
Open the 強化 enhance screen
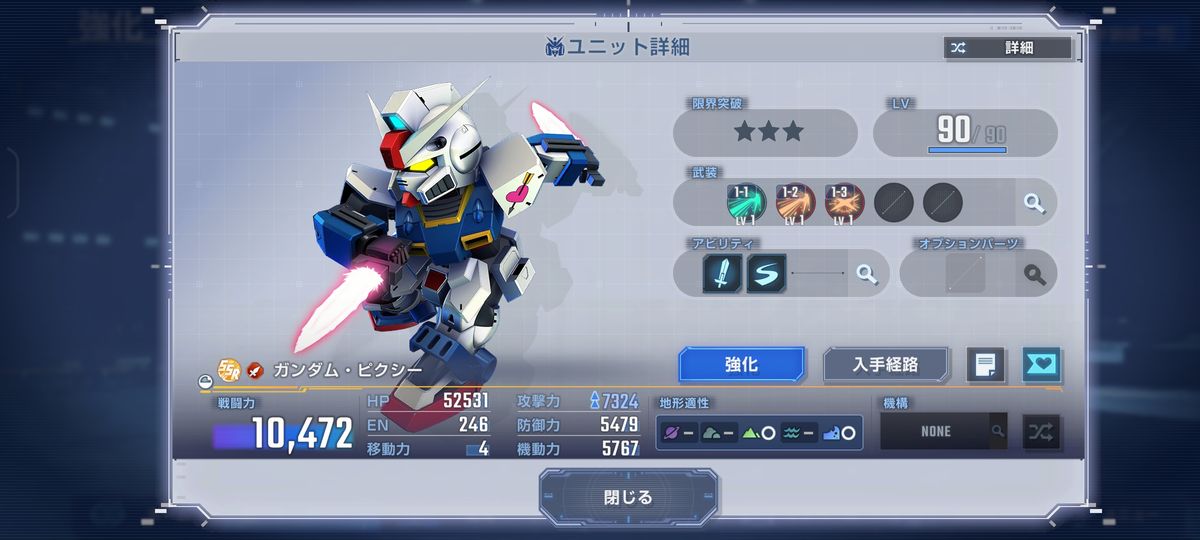pyautogui.click(x=741, y=365)
